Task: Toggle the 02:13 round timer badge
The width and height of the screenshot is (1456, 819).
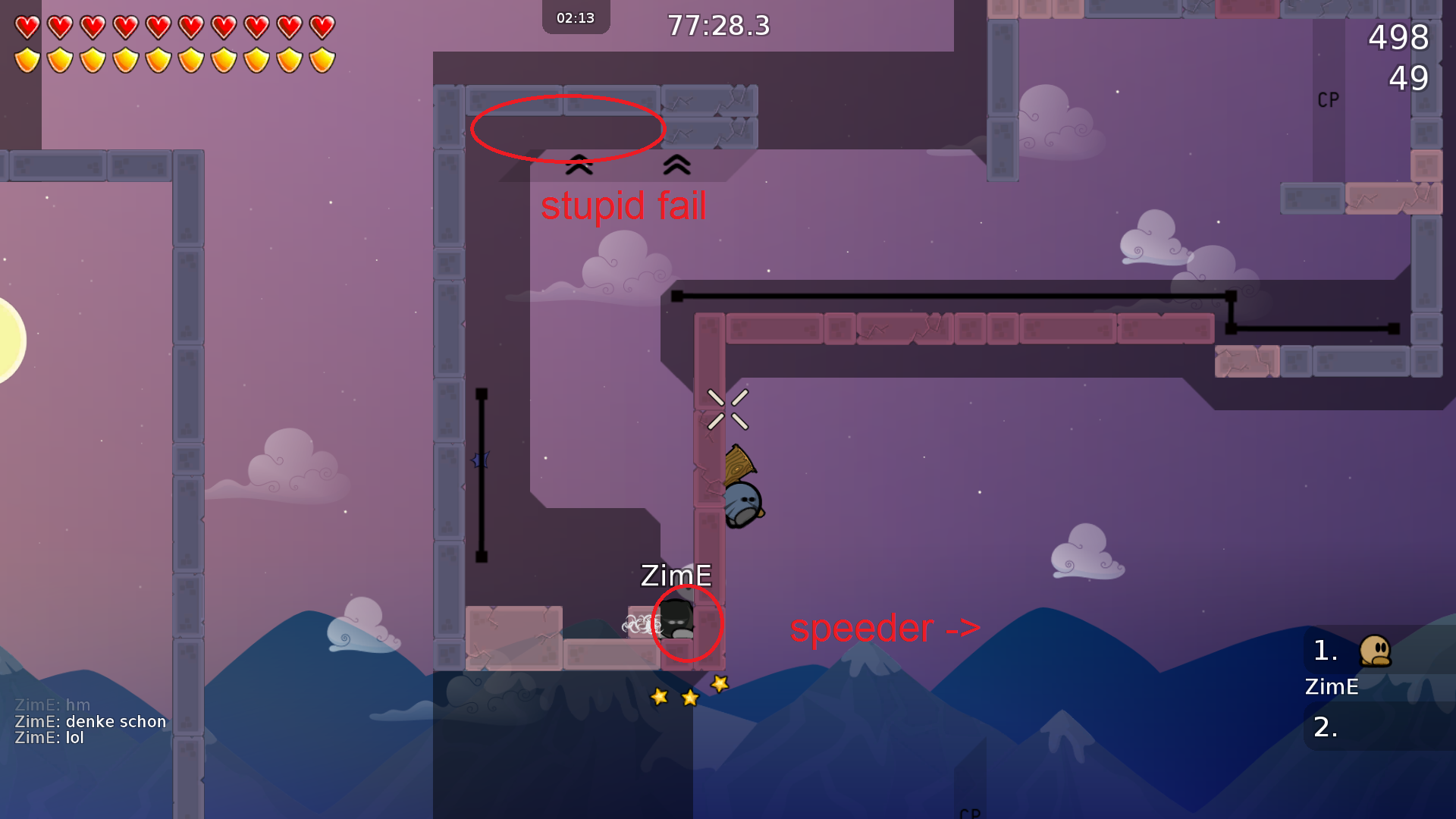Action: (x=576, y=17)
